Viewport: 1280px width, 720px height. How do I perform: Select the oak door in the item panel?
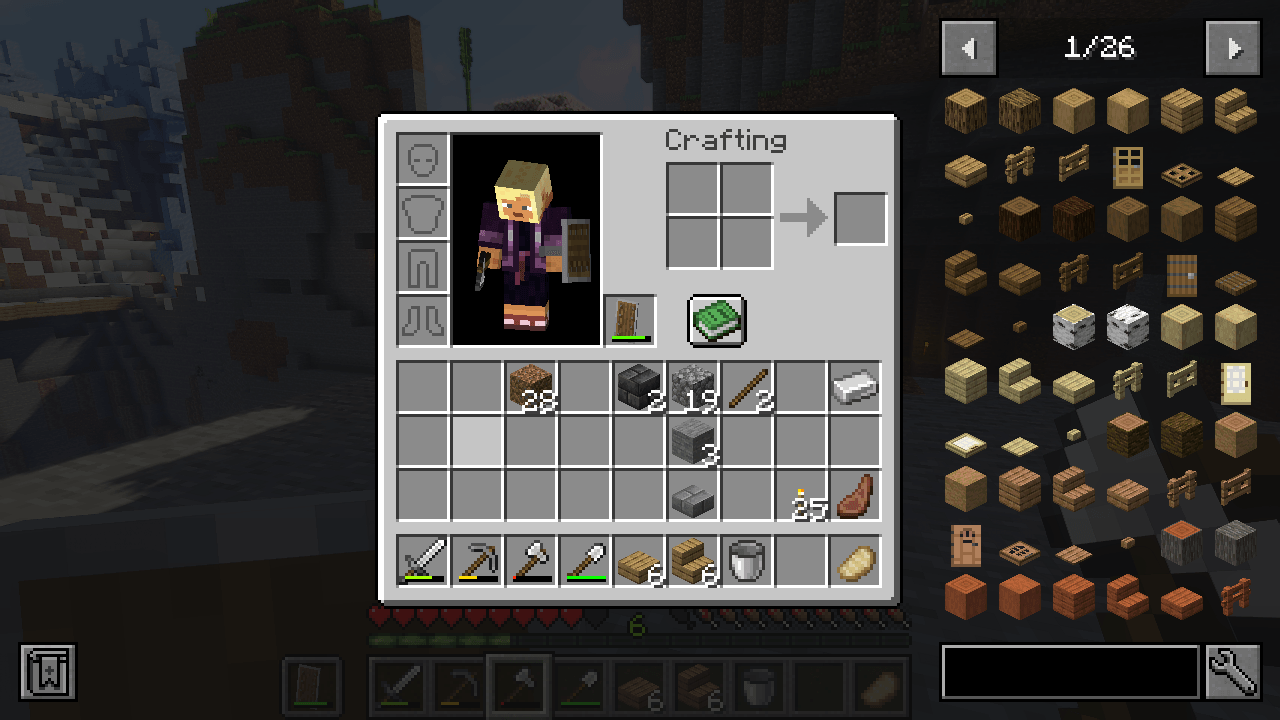pos(1127,169)
